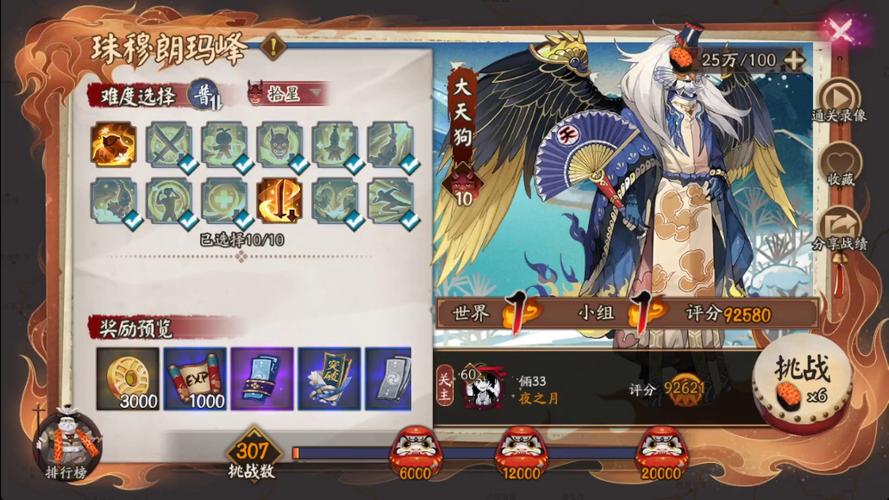Open the 通关录像 clear replays
The width and height of the screenshot is (889, 500).
pyautogui.click(x=840, y=101)
